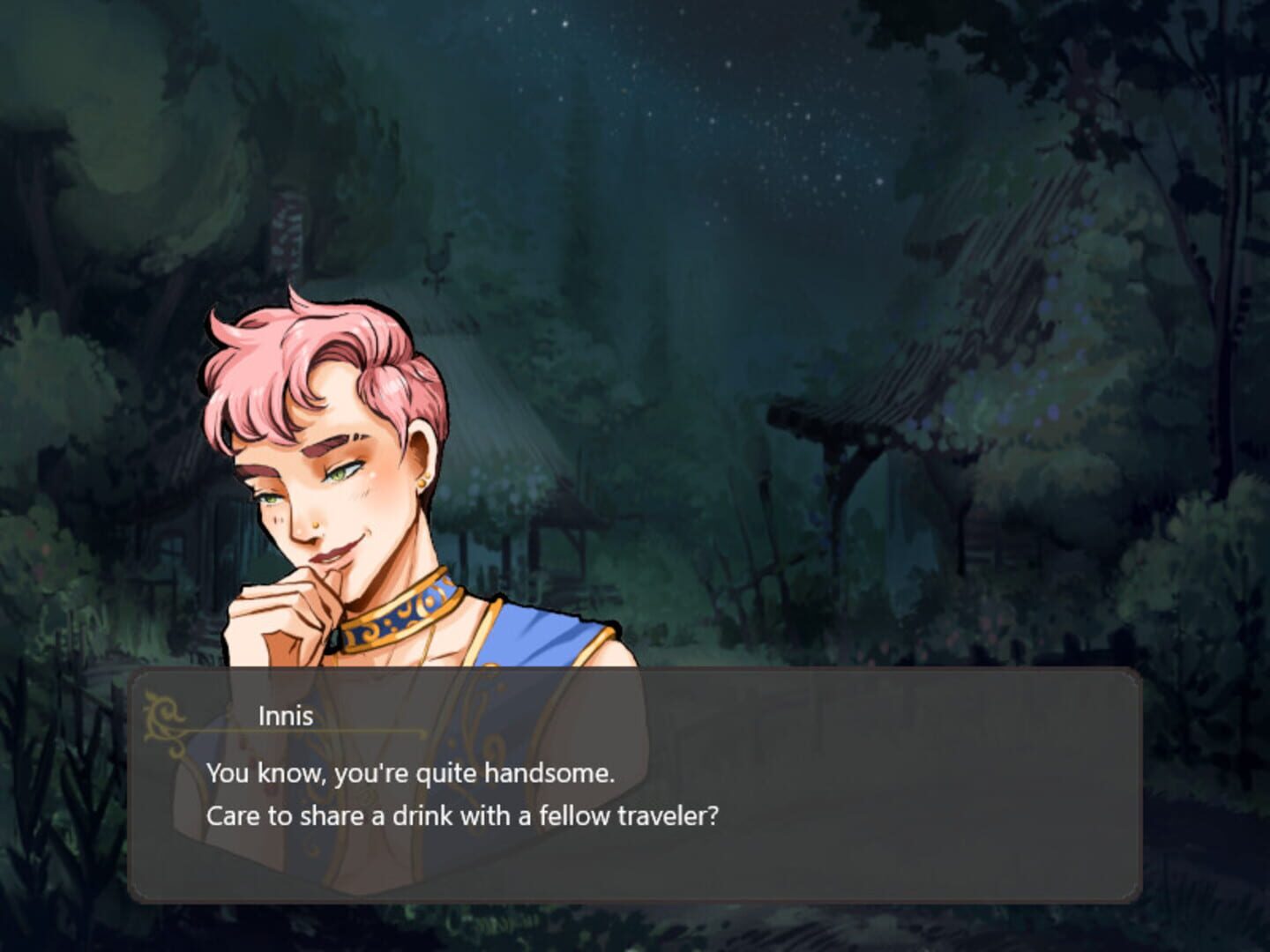
Task: Select Innis's character sprite
Action: click(353, 485)
